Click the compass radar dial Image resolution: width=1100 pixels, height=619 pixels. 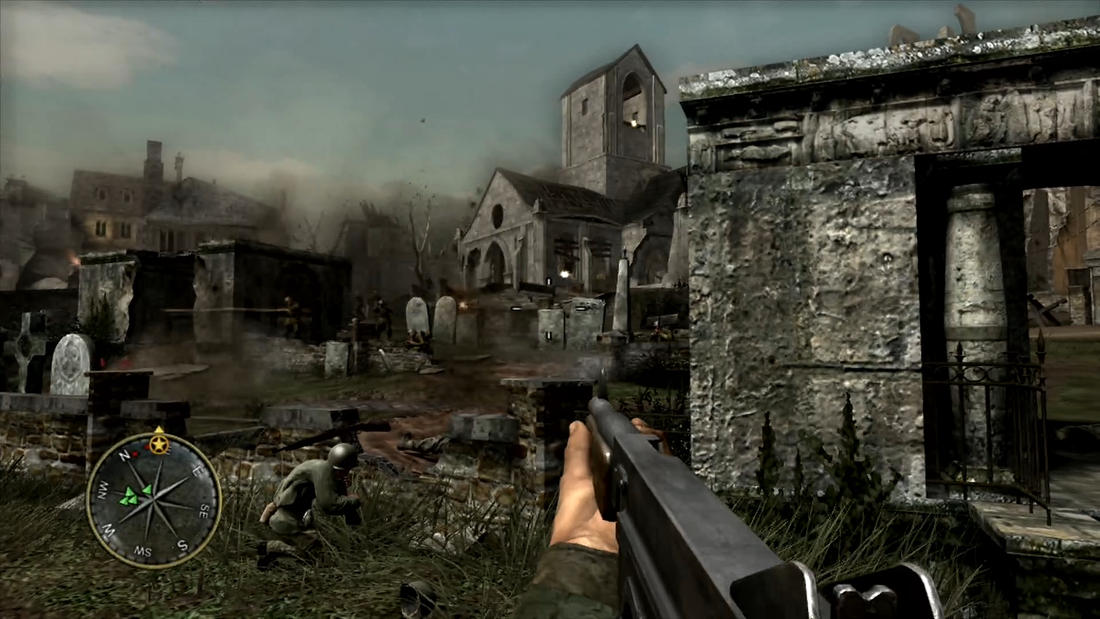point(153,499)
